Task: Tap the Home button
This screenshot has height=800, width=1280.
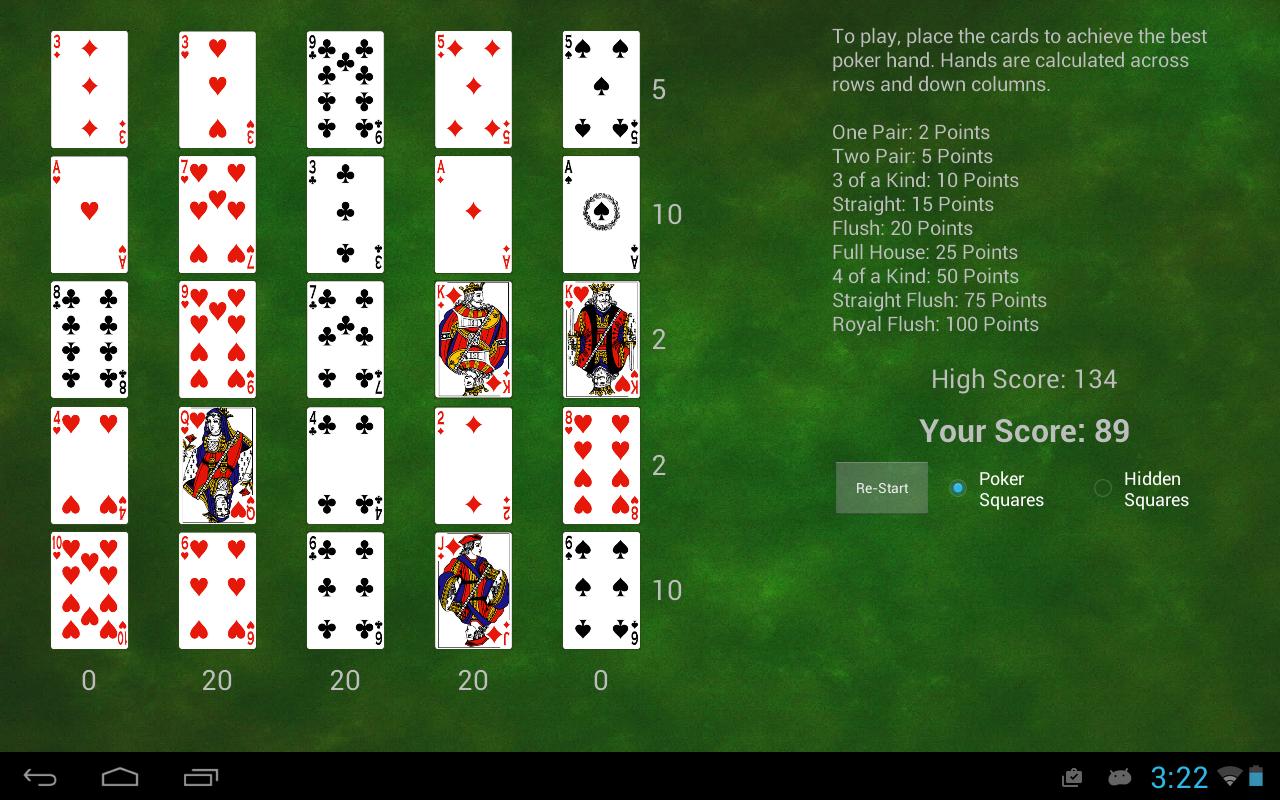Action: (x=120, y=777)
